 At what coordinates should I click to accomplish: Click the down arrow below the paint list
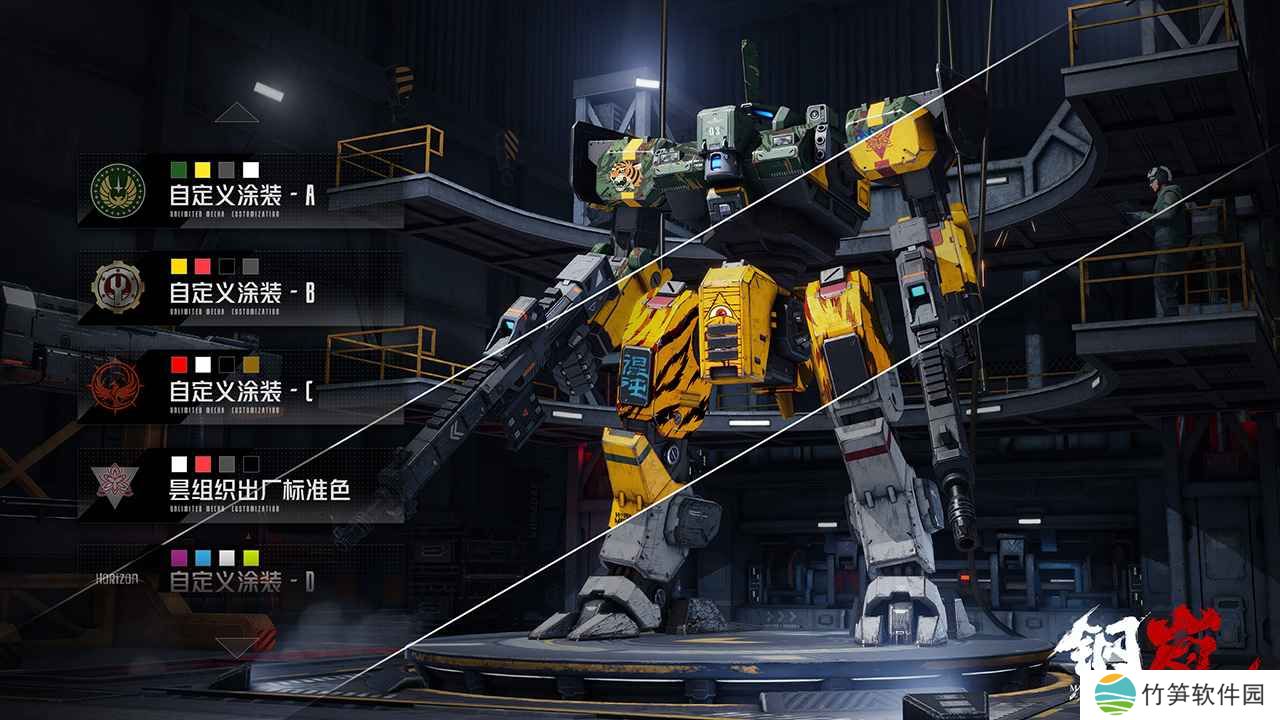pyautogui.click(x=237, y=647)
